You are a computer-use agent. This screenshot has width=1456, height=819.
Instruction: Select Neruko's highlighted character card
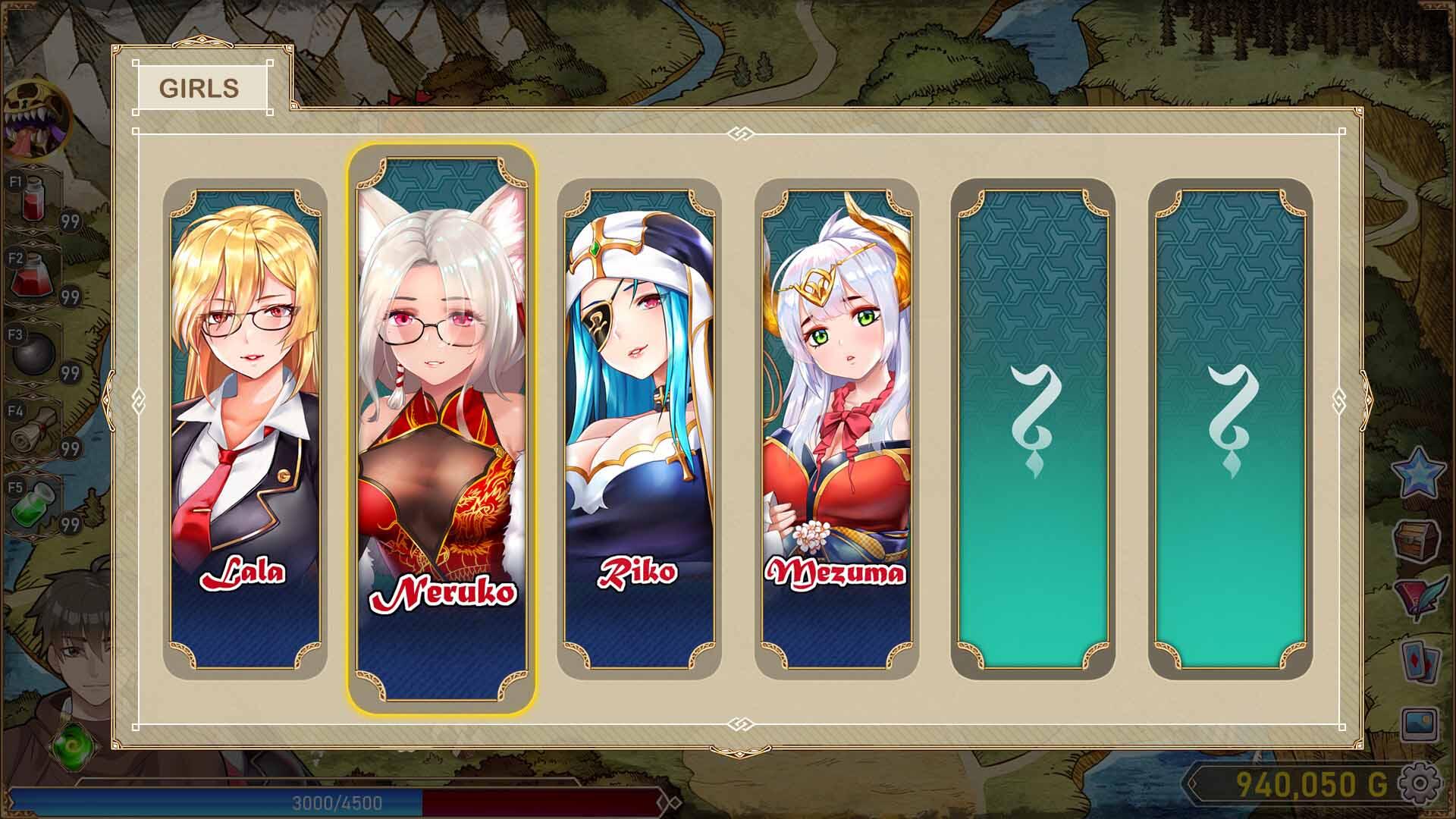443,425
